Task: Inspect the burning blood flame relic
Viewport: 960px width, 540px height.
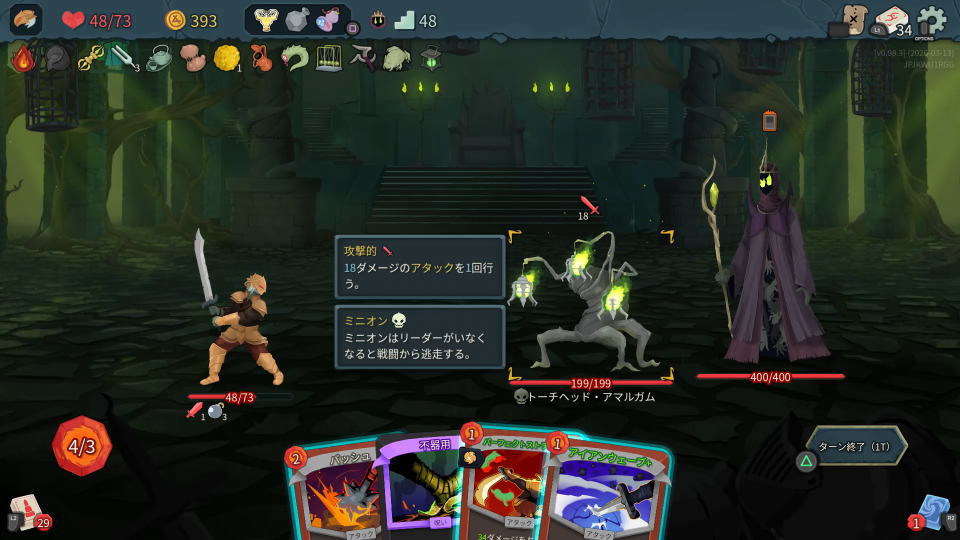Action: [23, 58]
